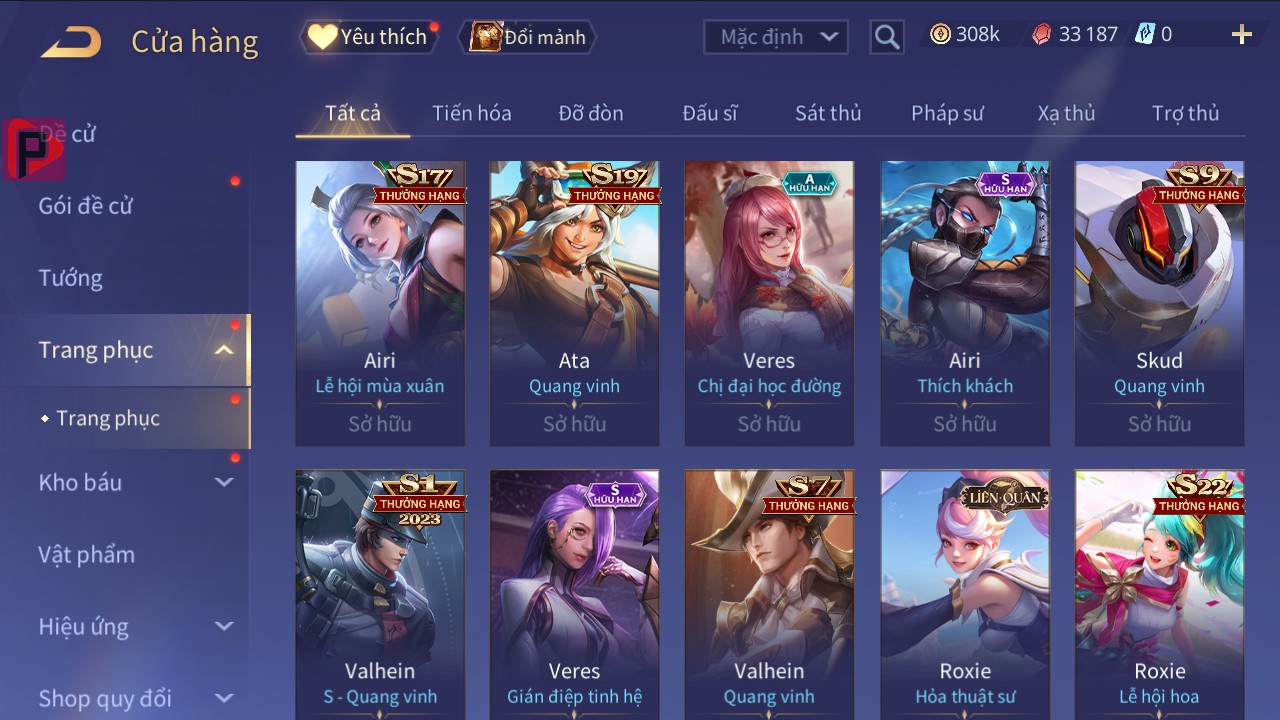Switch to the Đỡ đòn tab
This screenshot has width=1280, height=720.
(590, 113)
